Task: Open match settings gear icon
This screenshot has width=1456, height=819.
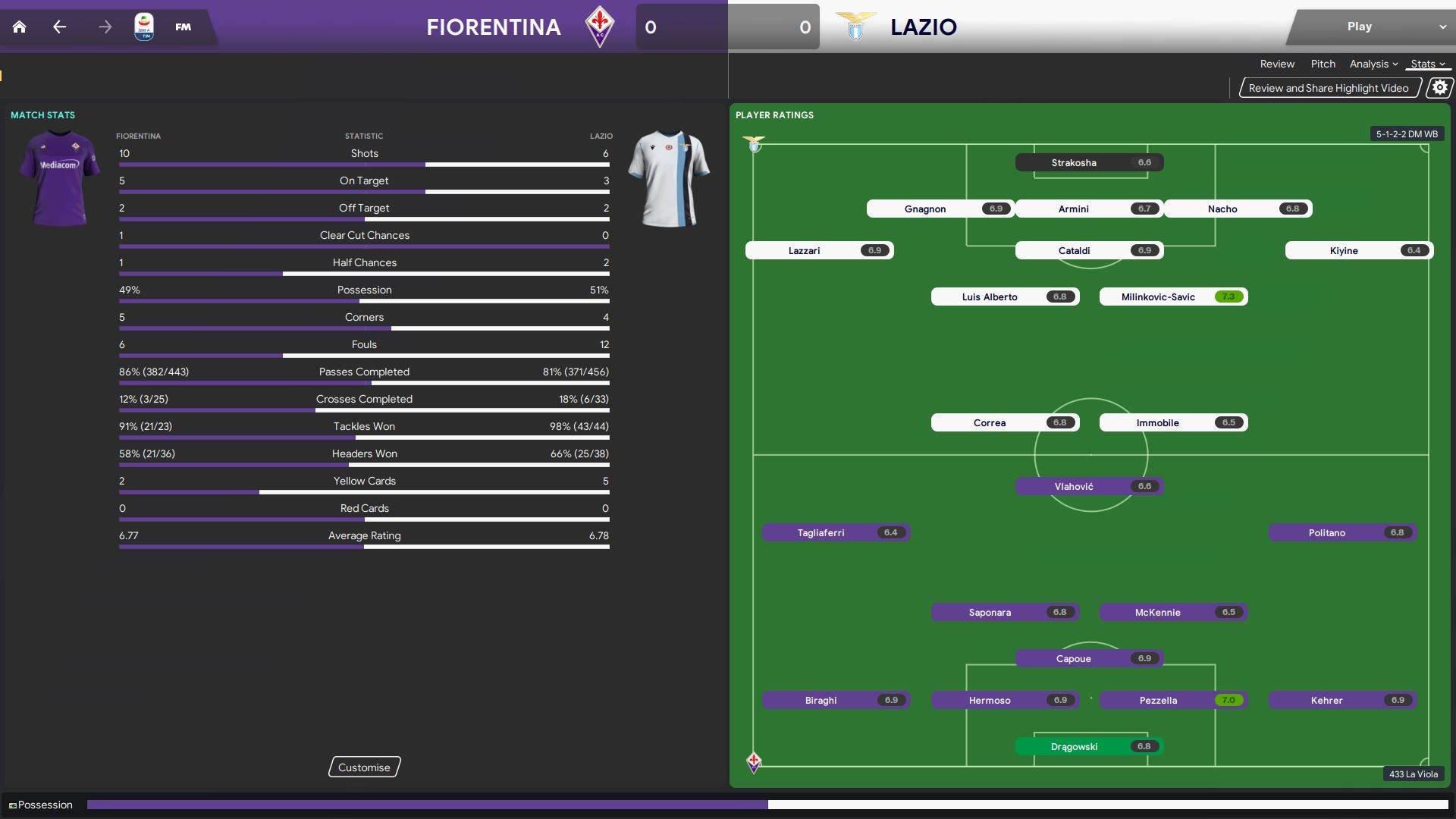Action: coord(1439,88)
